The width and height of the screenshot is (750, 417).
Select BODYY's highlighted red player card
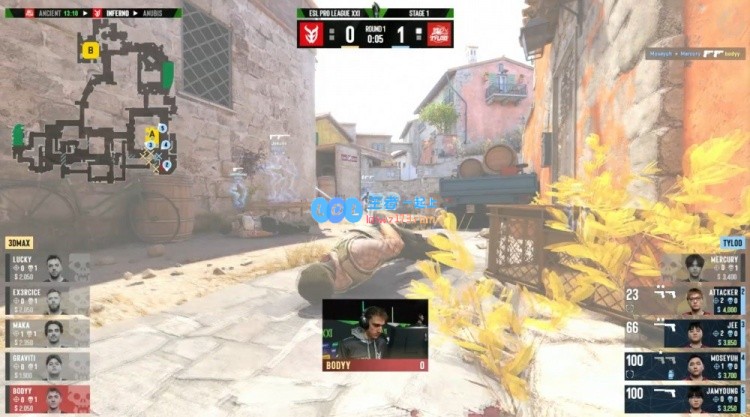tap(46, 399)
